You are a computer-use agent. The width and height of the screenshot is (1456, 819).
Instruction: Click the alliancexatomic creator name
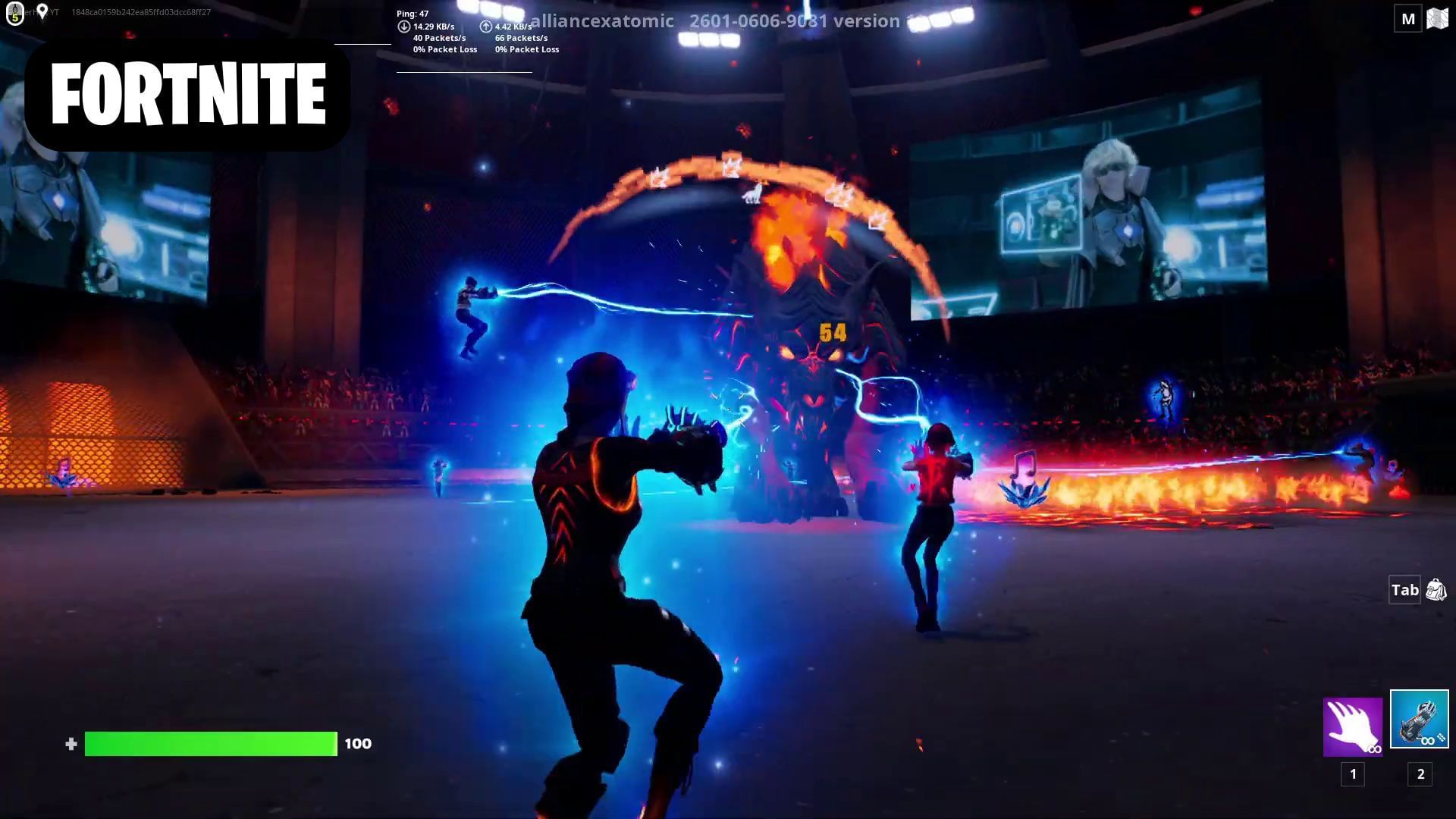pos(601,21)
